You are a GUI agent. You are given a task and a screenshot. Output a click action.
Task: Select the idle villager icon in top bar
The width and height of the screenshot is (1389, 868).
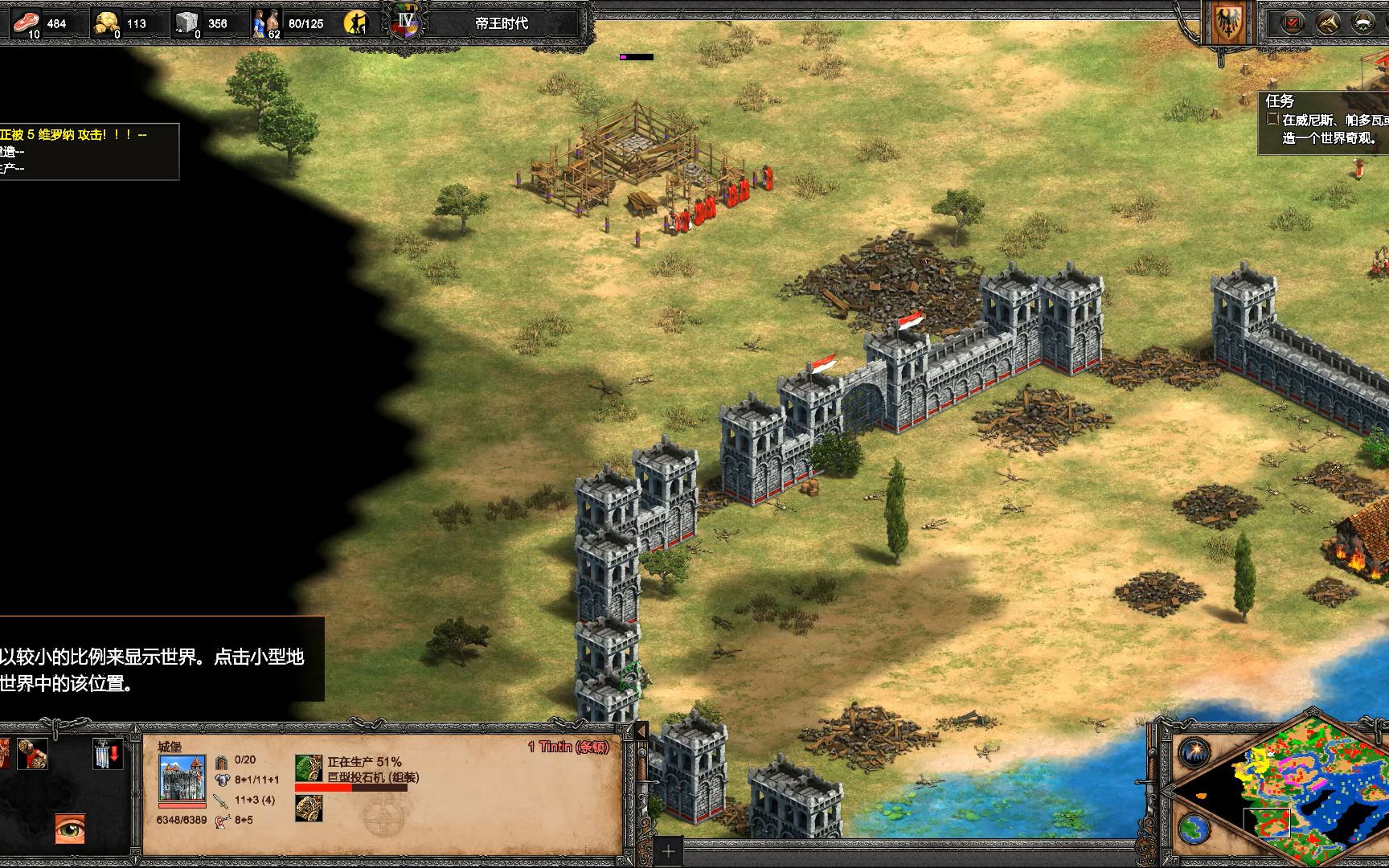(356, 23)
